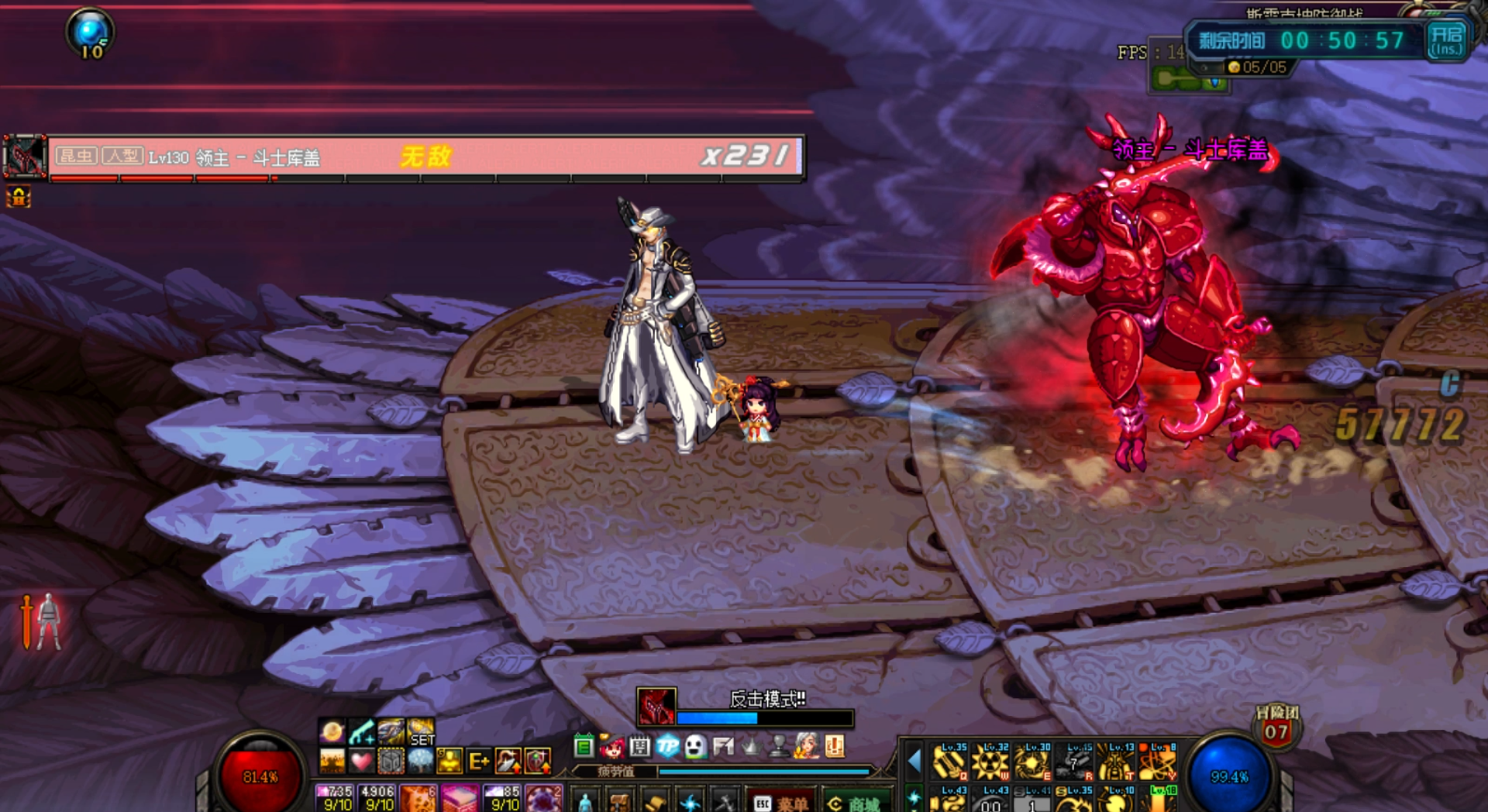Open the orange exclamation notice icon

835,746
